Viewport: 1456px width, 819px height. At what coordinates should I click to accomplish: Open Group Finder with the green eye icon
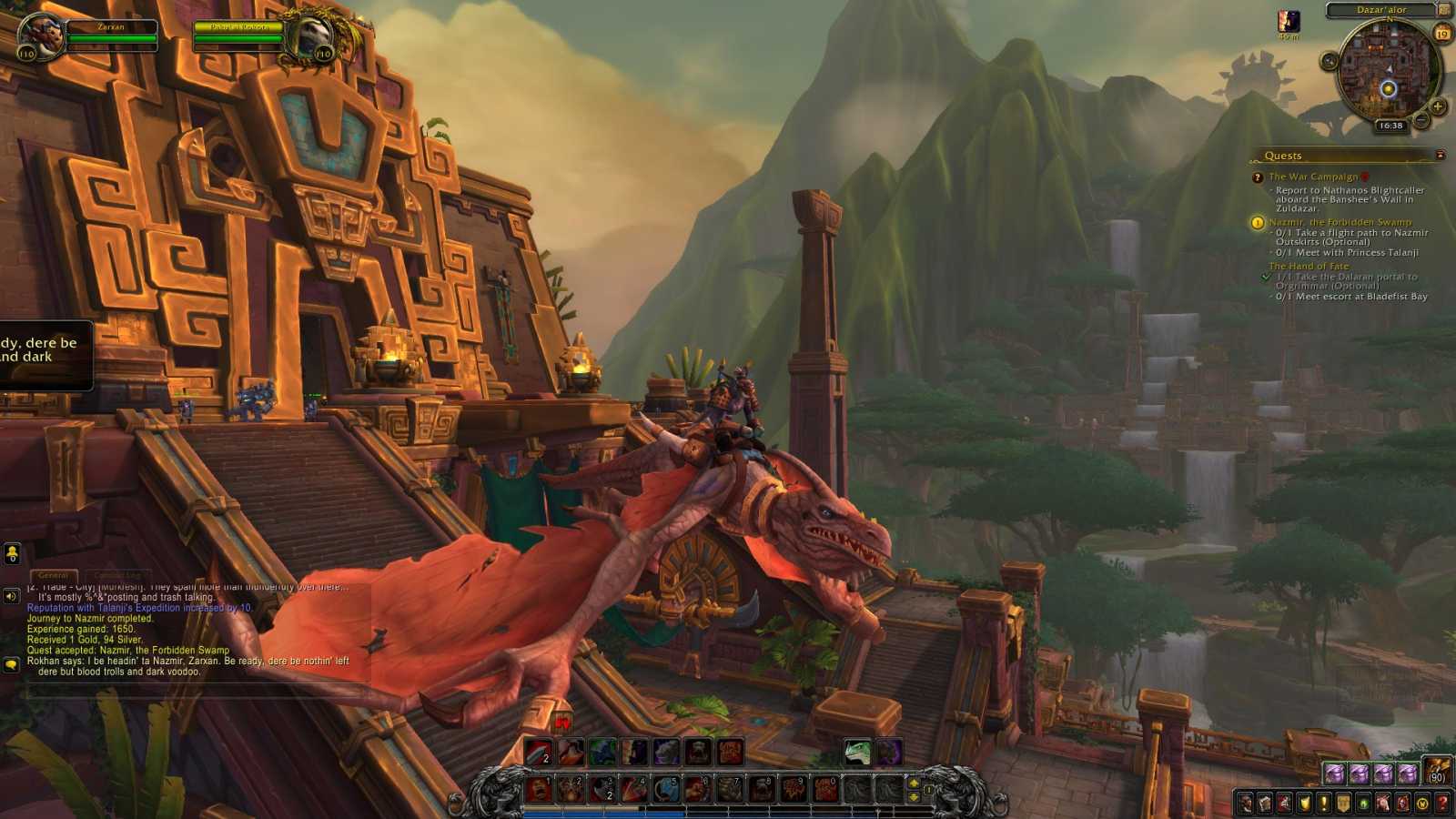1363,802
